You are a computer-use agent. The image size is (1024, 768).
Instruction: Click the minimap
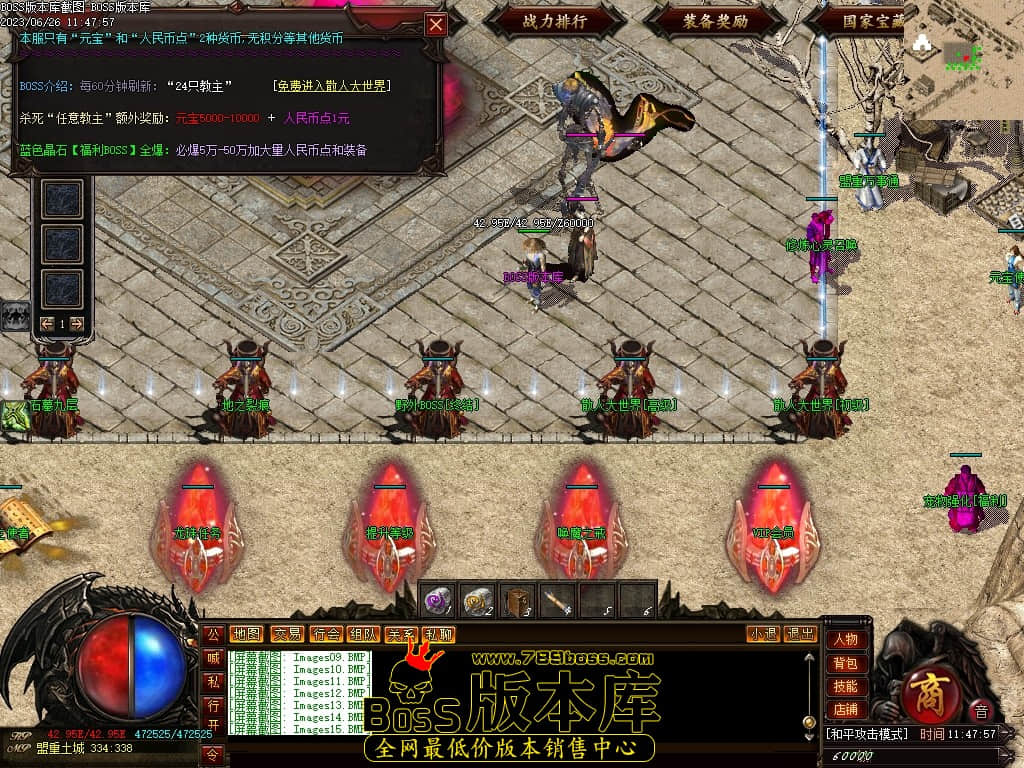(x=963, y=60)
